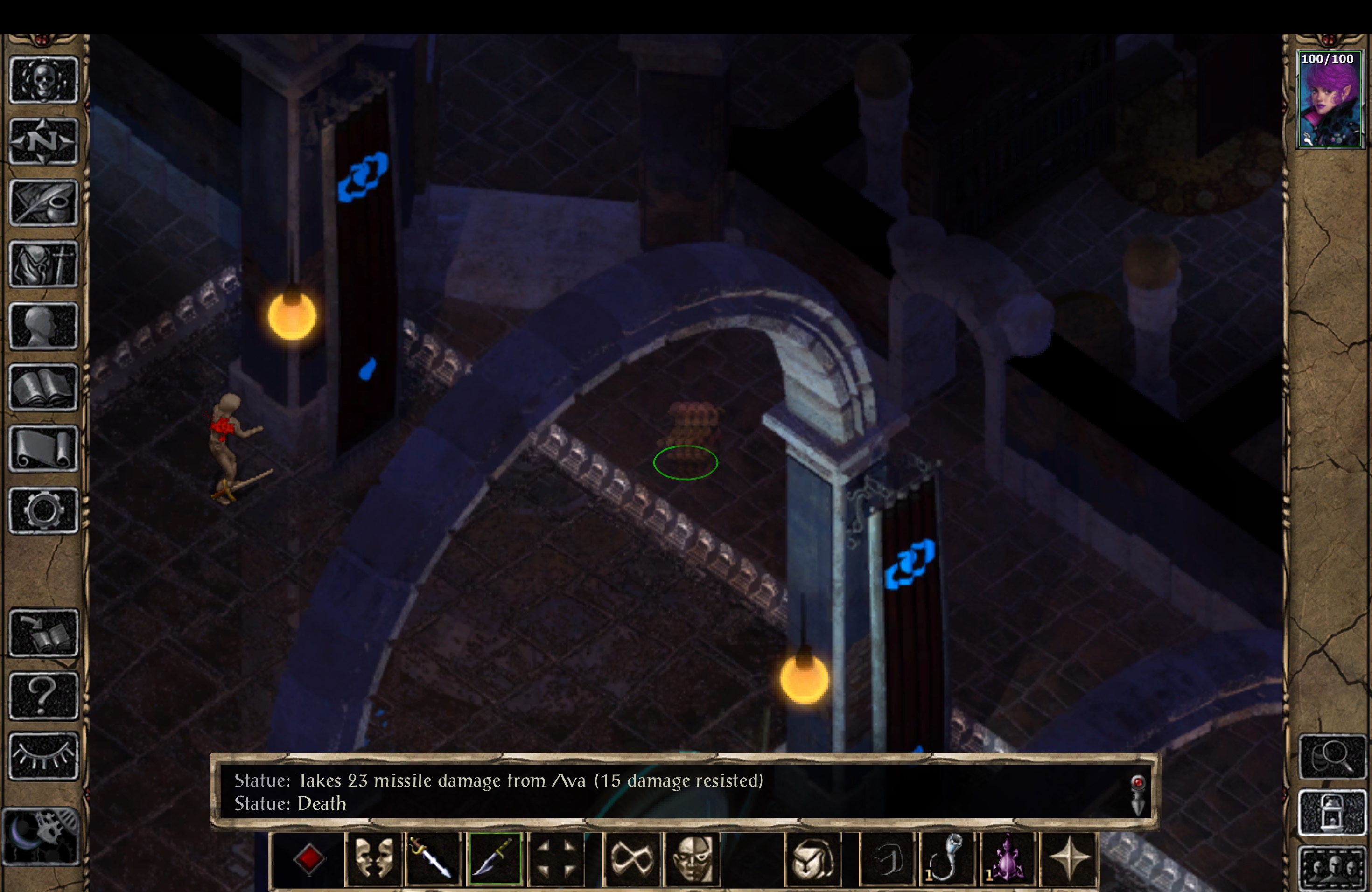This screenshot has width=1372, height=892.
Task: Toggle the interface lock on right sidebar
Action: [1333, 813]
